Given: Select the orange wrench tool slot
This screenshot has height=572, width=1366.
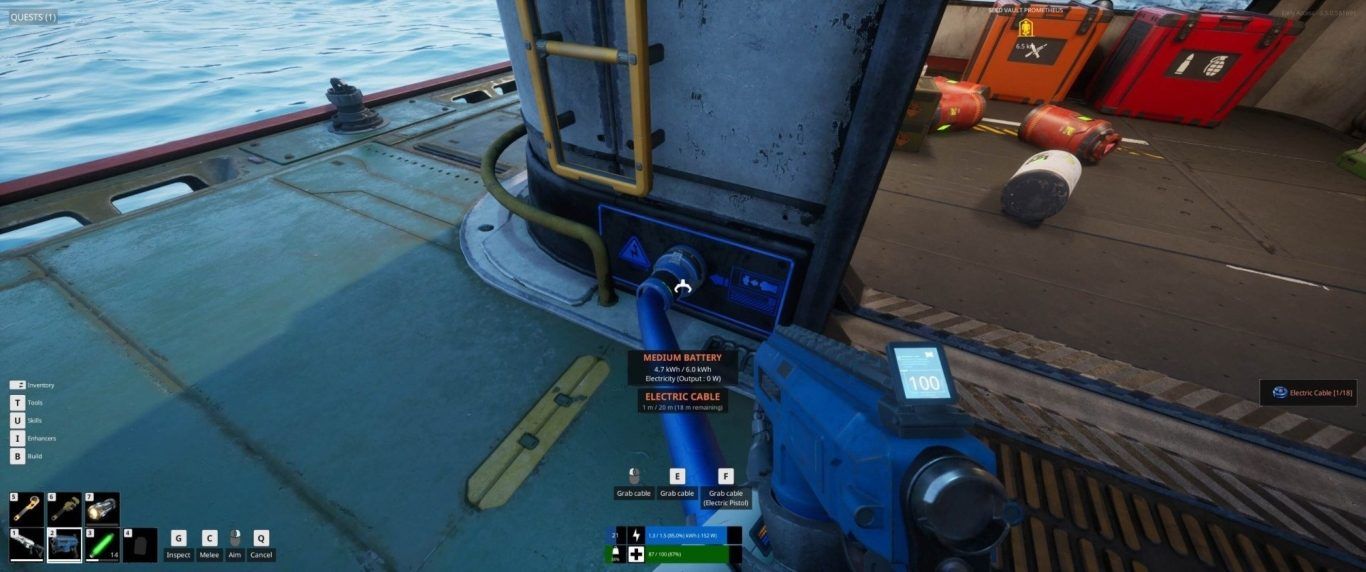Looking at the screenshot, I should coord(27,509).
